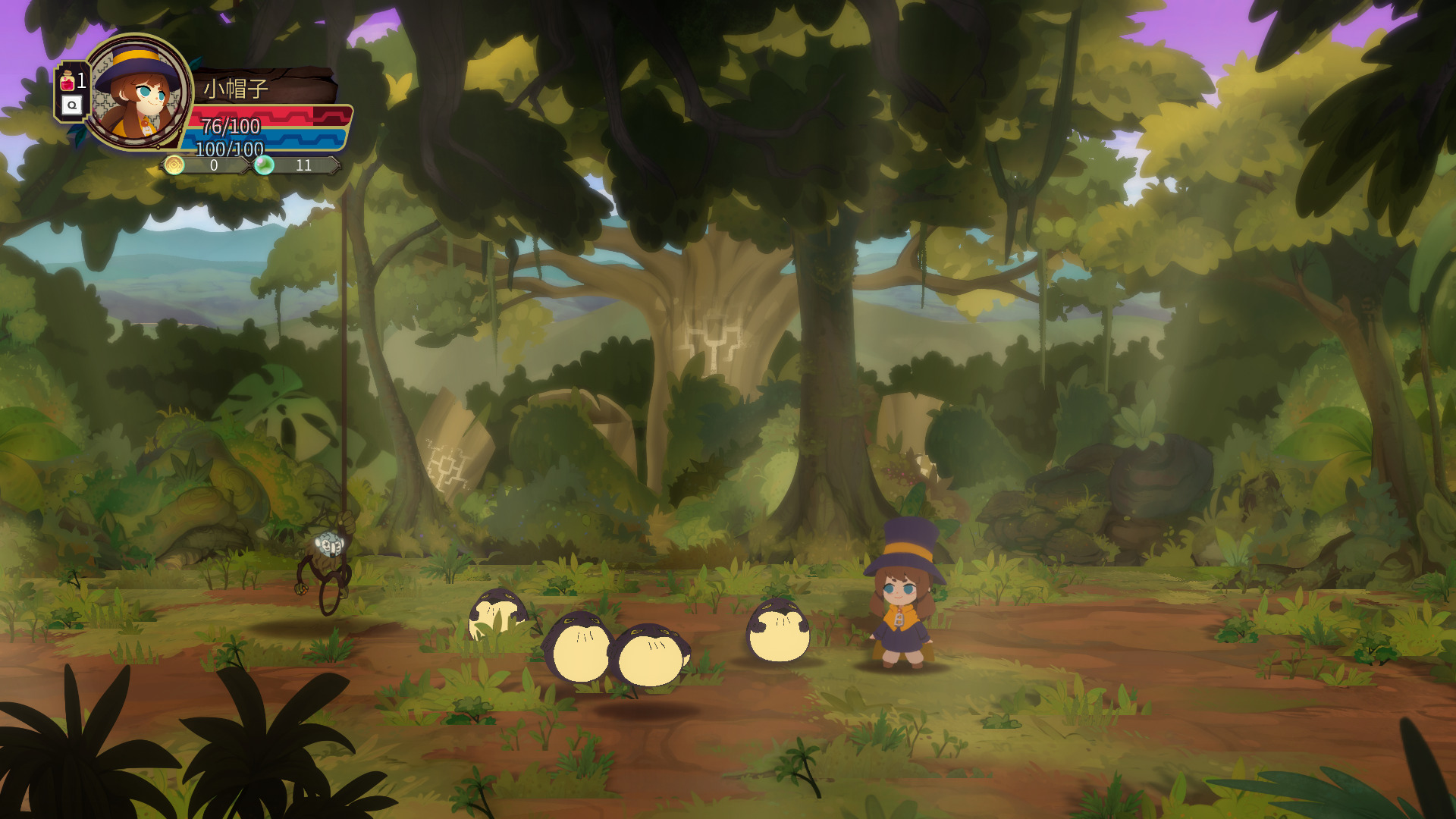The width and height of the screenshot is (1456, 819).
Task: Click the green orb currency icon
Action: (x=263, y=165)
